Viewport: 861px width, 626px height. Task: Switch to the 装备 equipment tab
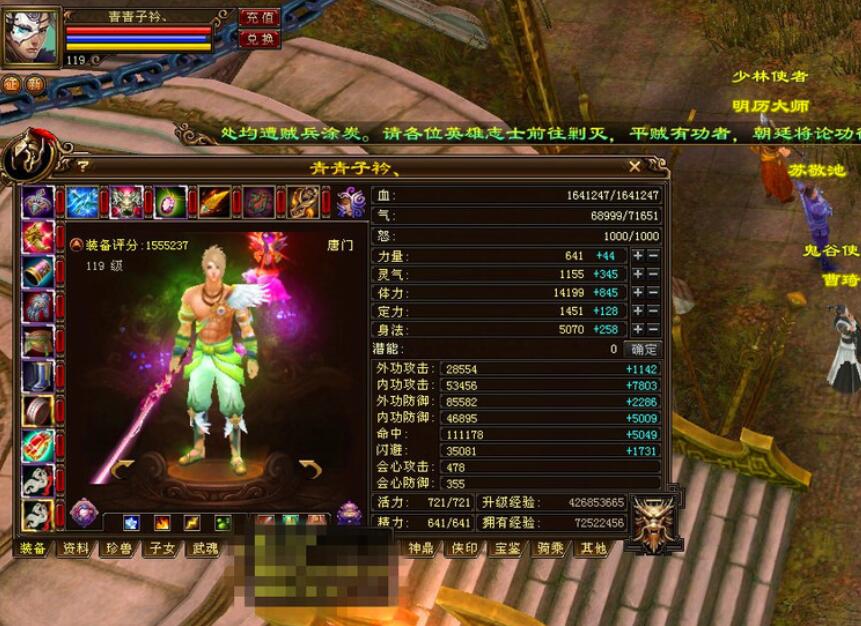click(34, 548)
